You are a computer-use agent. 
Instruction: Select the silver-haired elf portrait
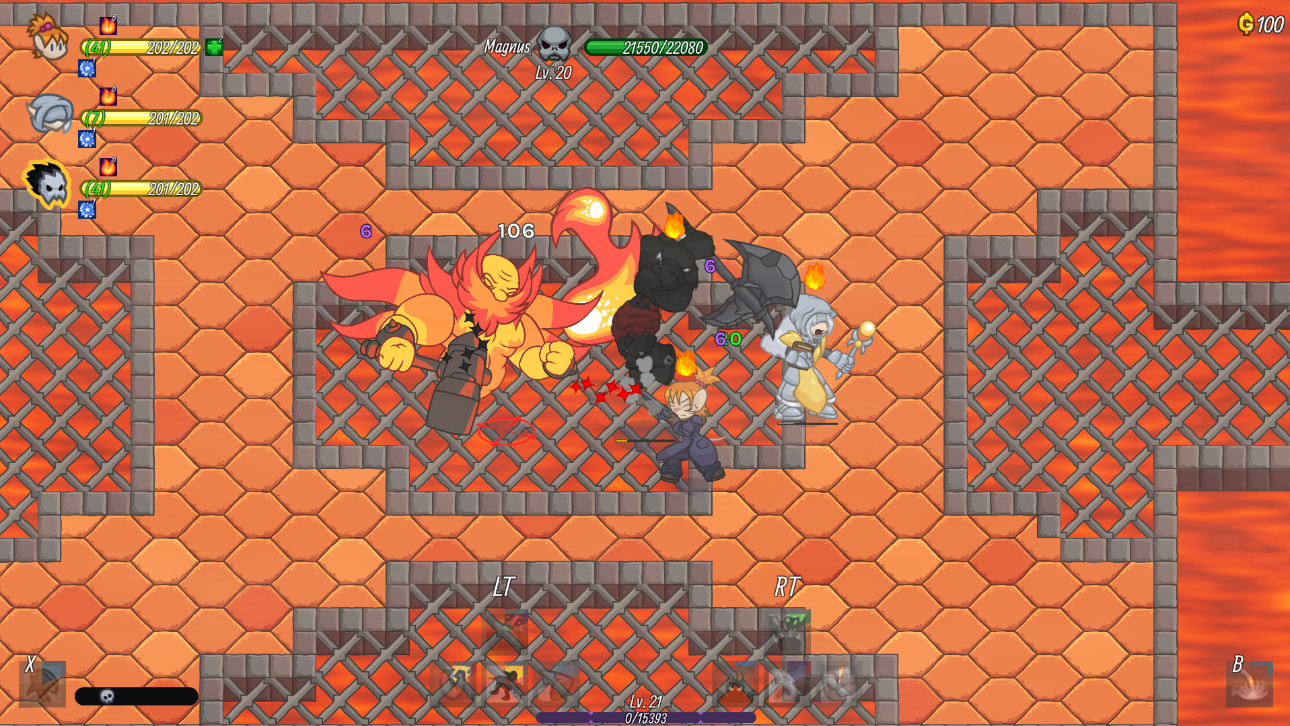(x=49, y=113)
